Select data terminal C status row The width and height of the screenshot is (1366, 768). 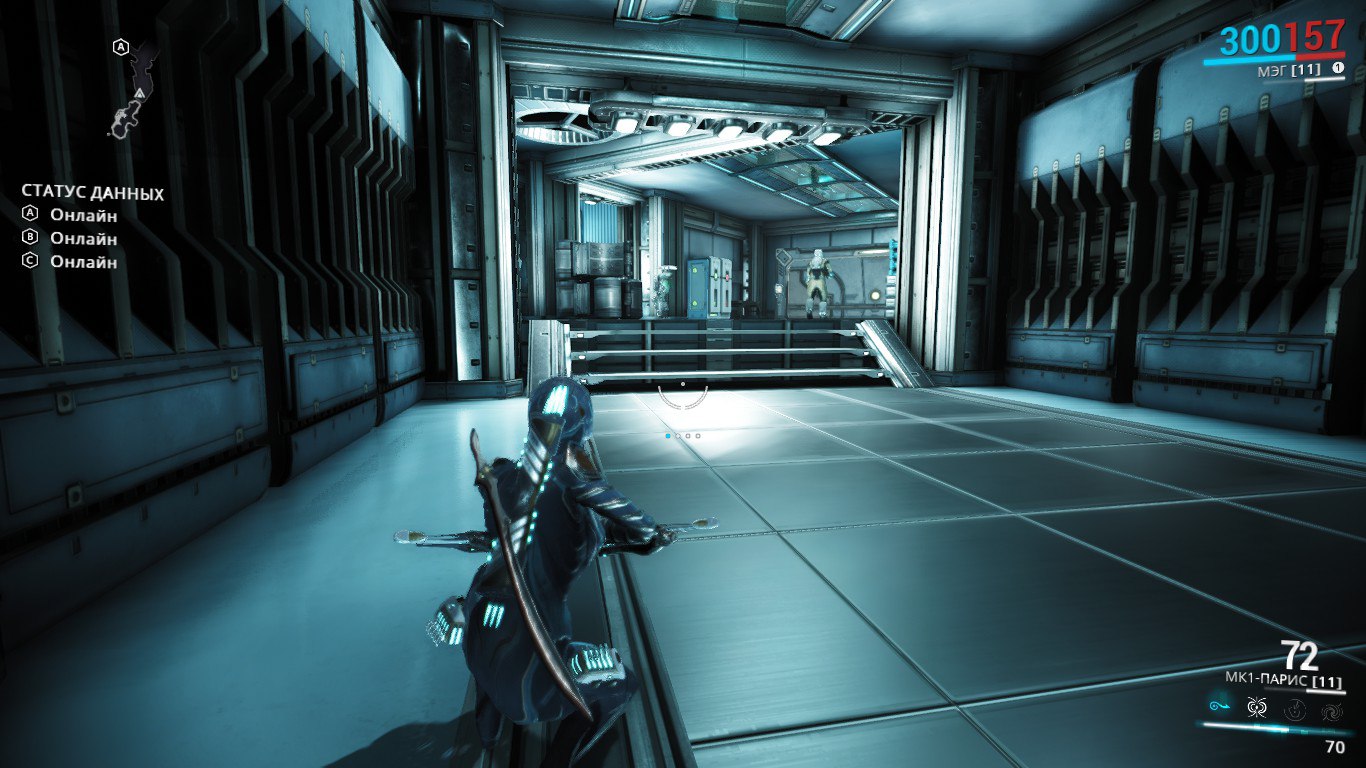pyautogui.click(x=70, y=261)
